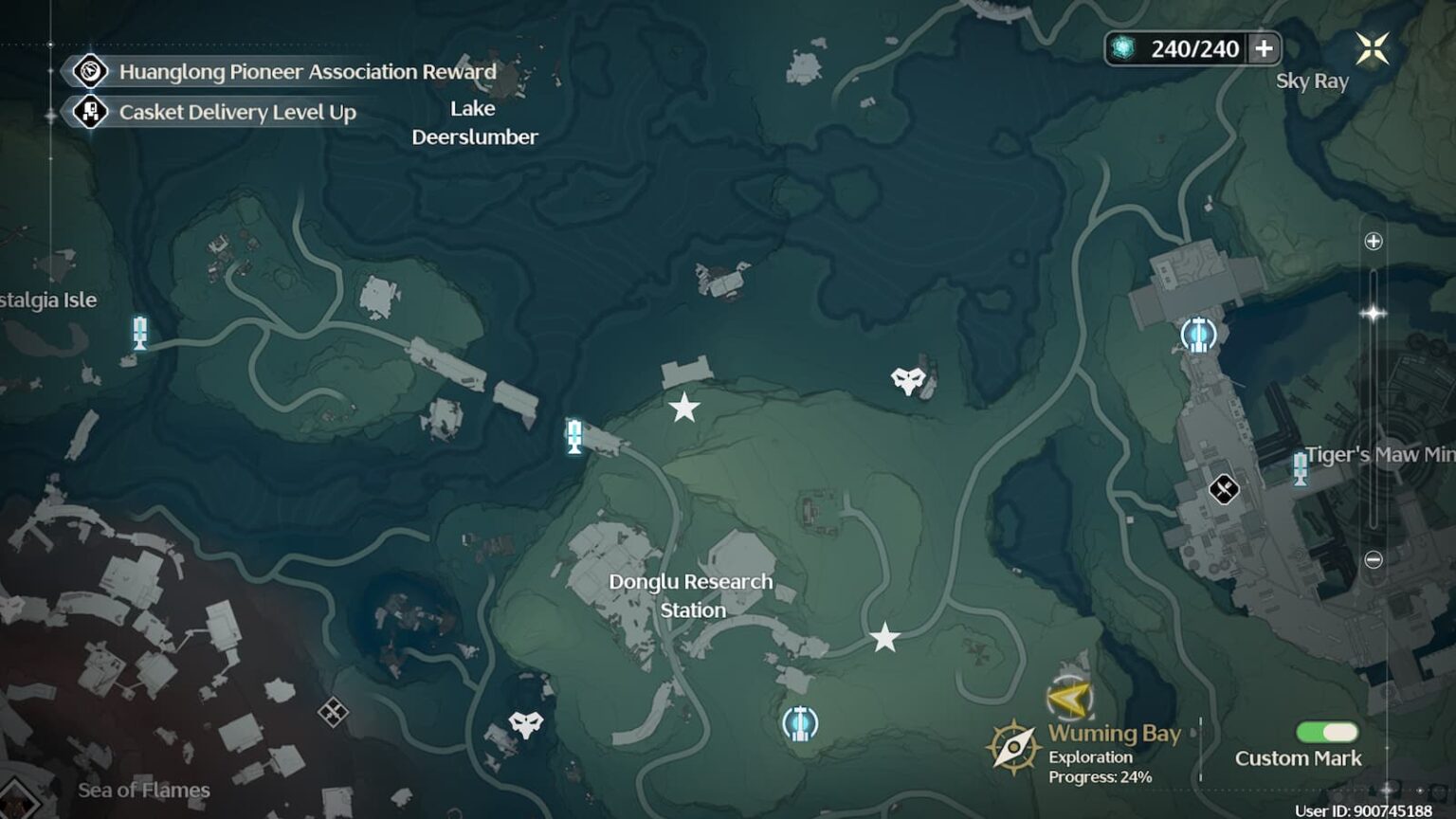The width and height of the screenshot is (1456, 819).
Task: Select the Resonance Beacon at Tiger's Maw Mine
Action: 1300,468
